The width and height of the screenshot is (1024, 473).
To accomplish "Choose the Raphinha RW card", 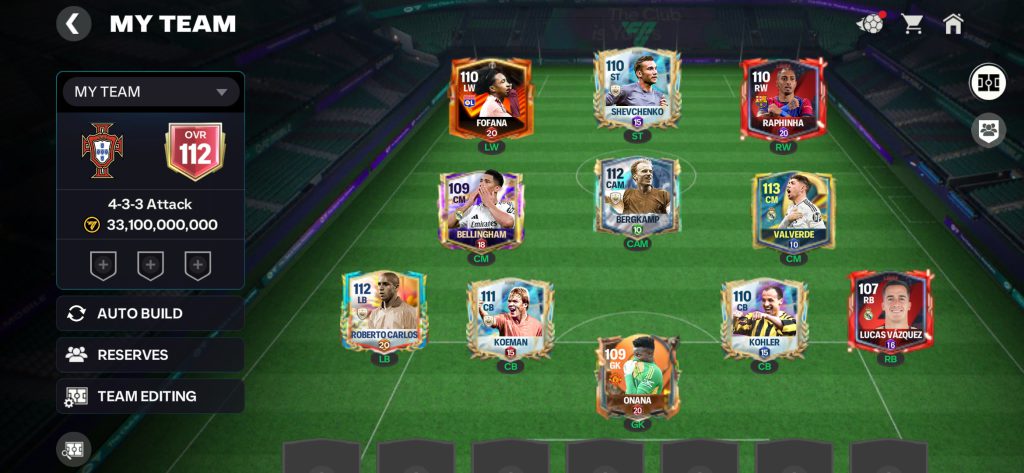I will point(784,98).
